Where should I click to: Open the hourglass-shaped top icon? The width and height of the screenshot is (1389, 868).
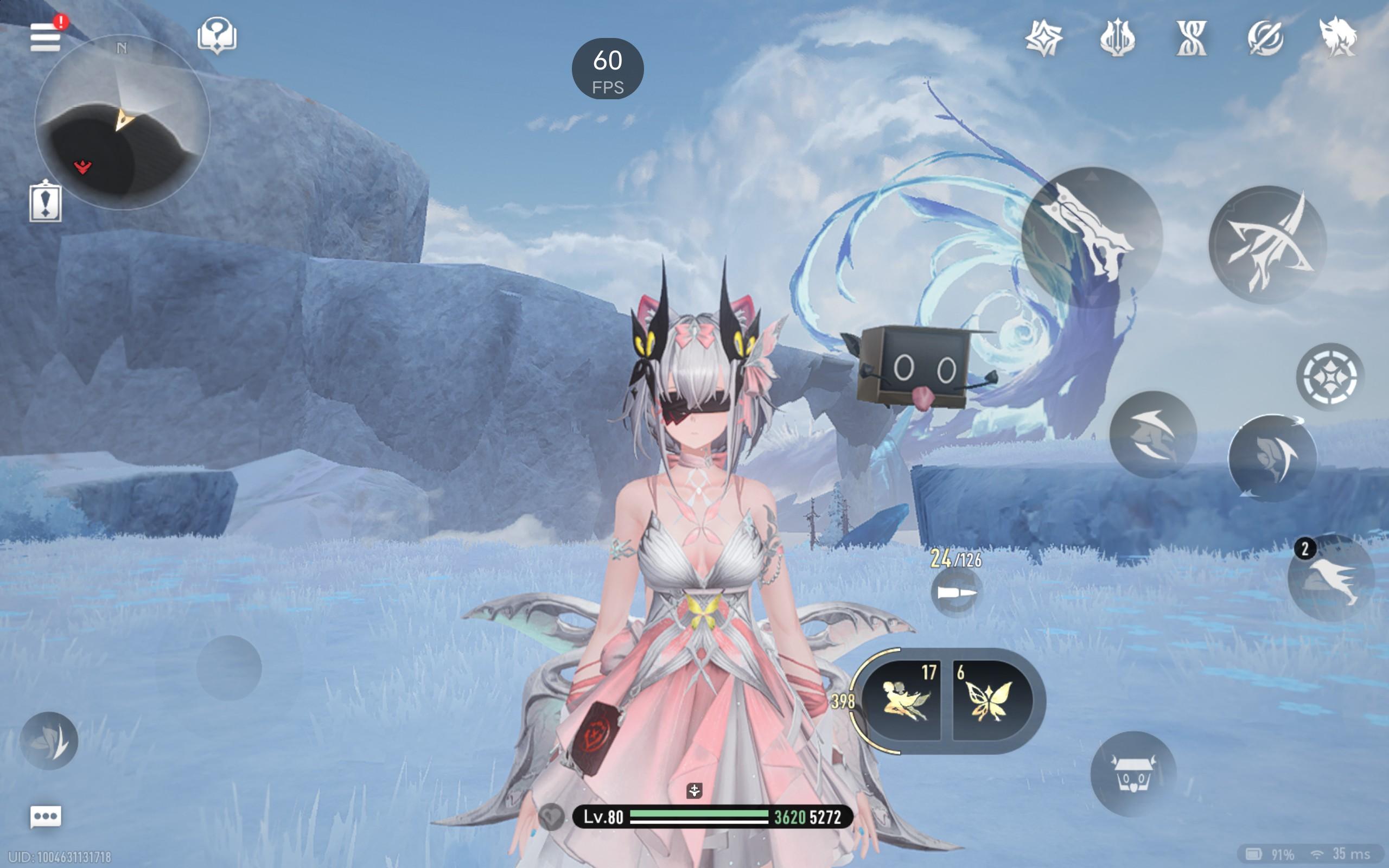[x=1191, y=38]
